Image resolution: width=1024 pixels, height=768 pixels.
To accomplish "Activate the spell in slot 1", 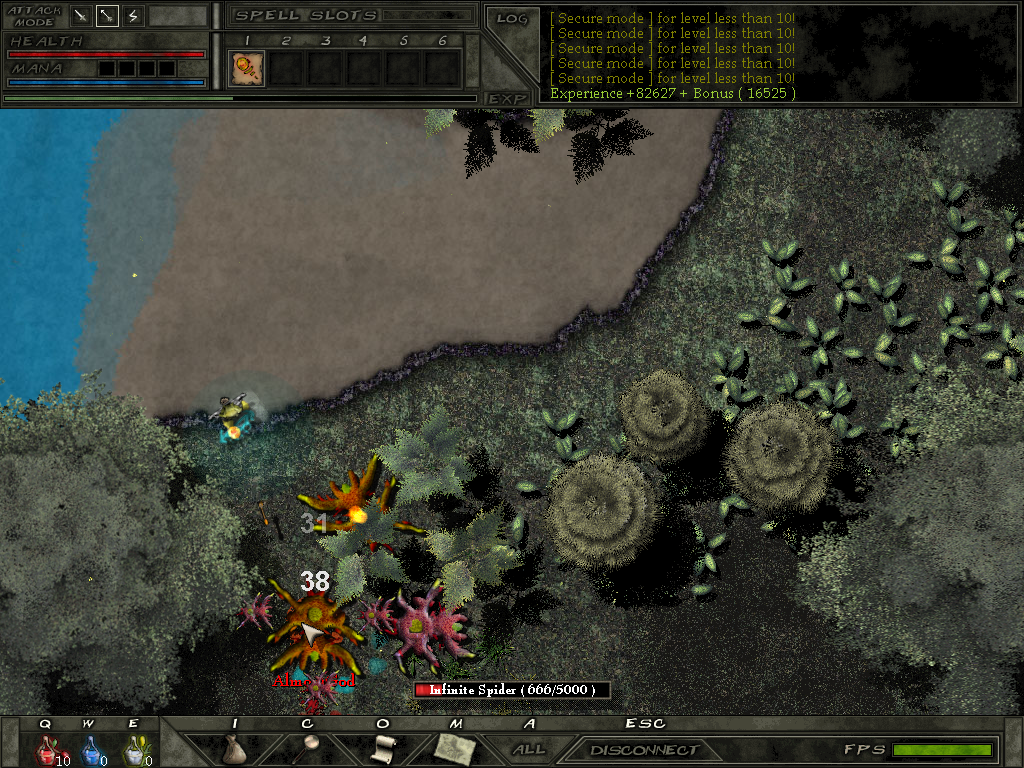I will coord(246,68).
